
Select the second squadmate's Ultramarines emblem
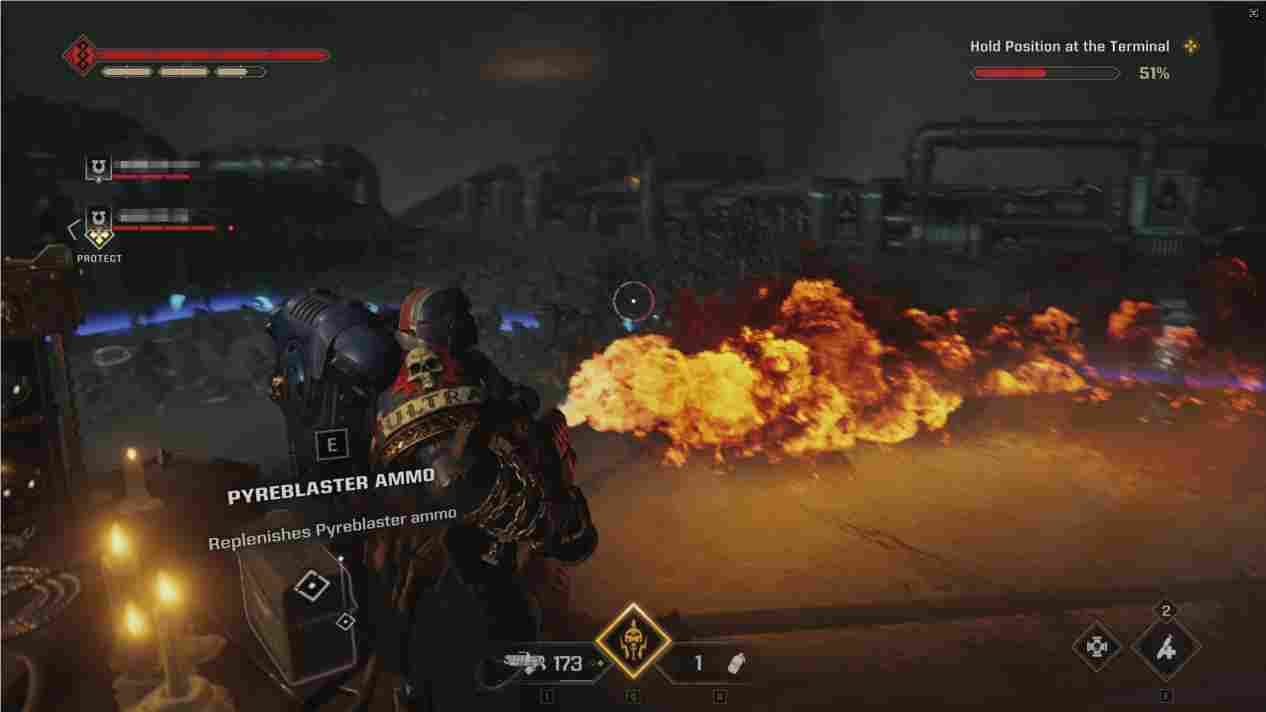[x=98, y=215]
